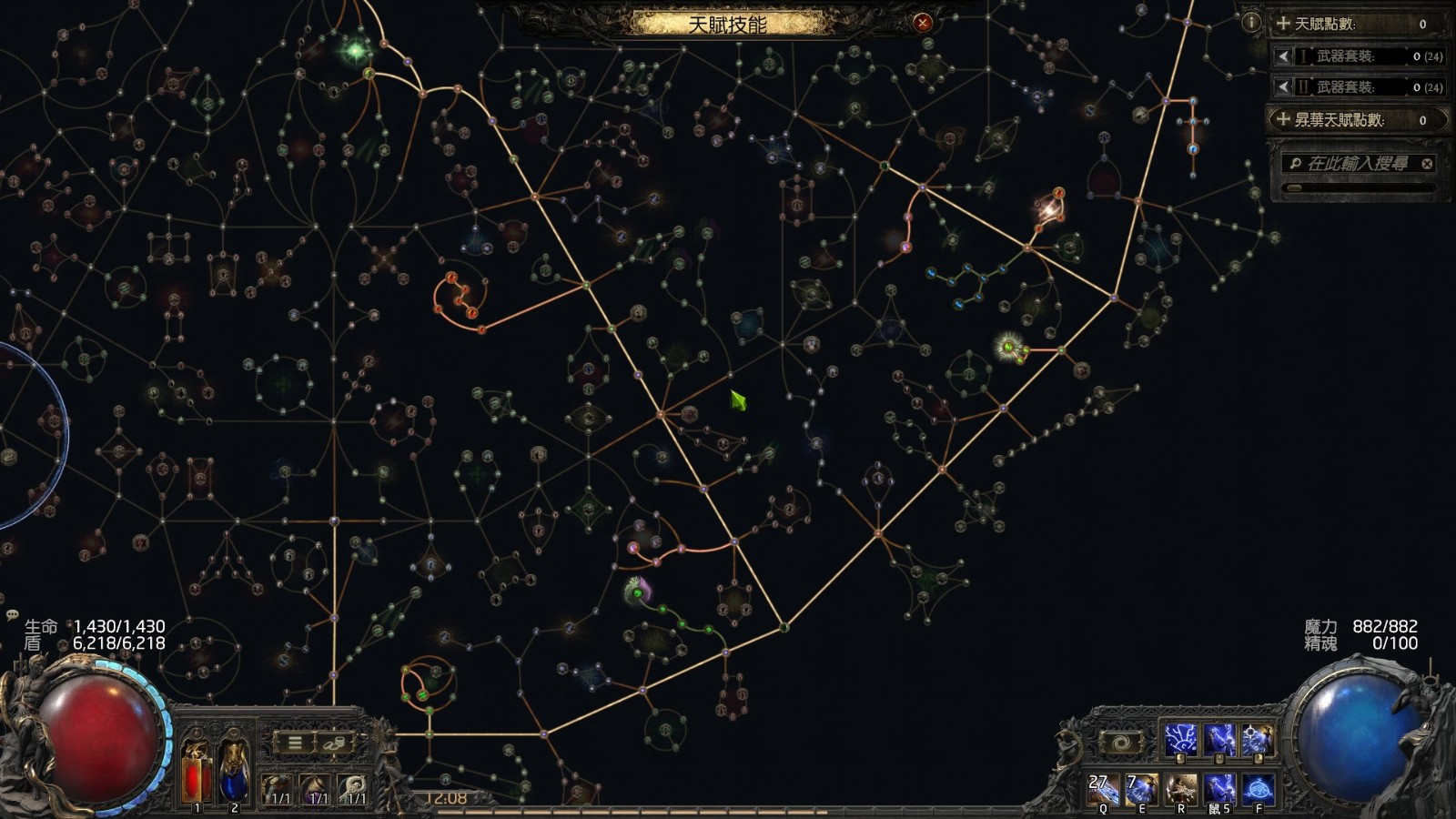
Task: Select the weapon set I 武器套裝 row
Action: point(1356,56)
